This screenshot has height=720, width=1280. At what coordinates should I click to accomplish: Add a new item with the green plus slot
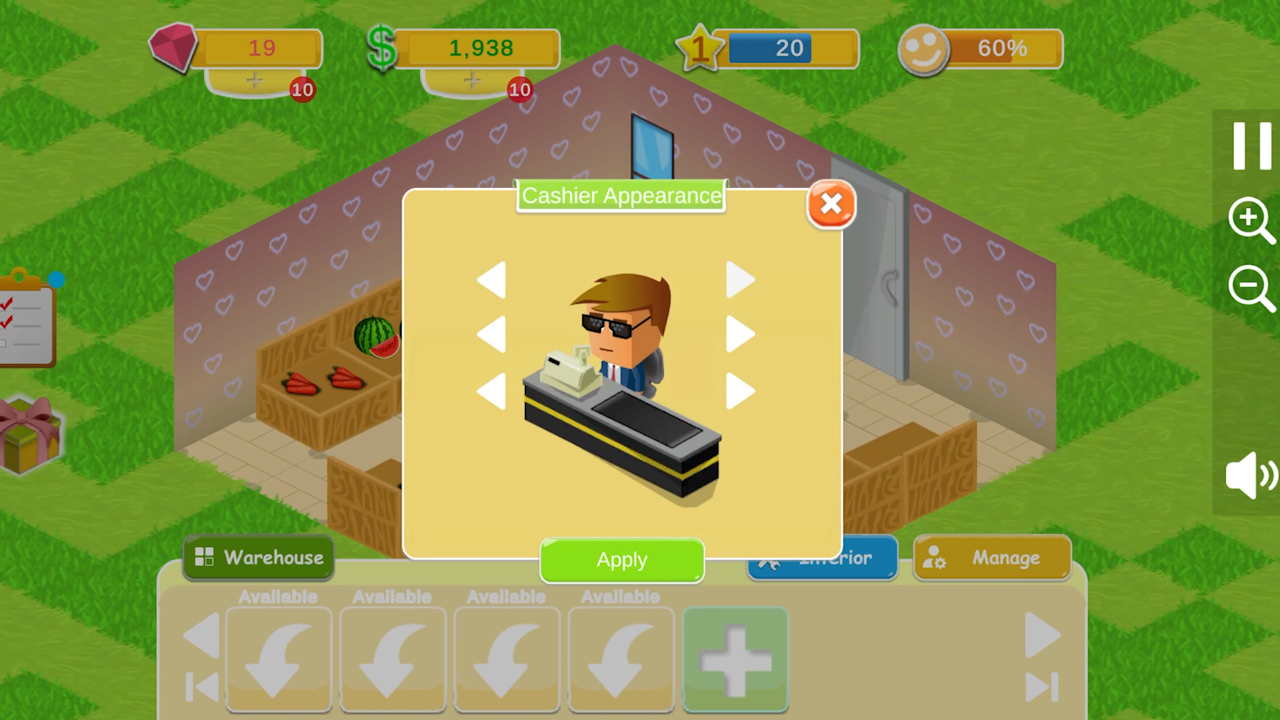(x=735, y=659)
